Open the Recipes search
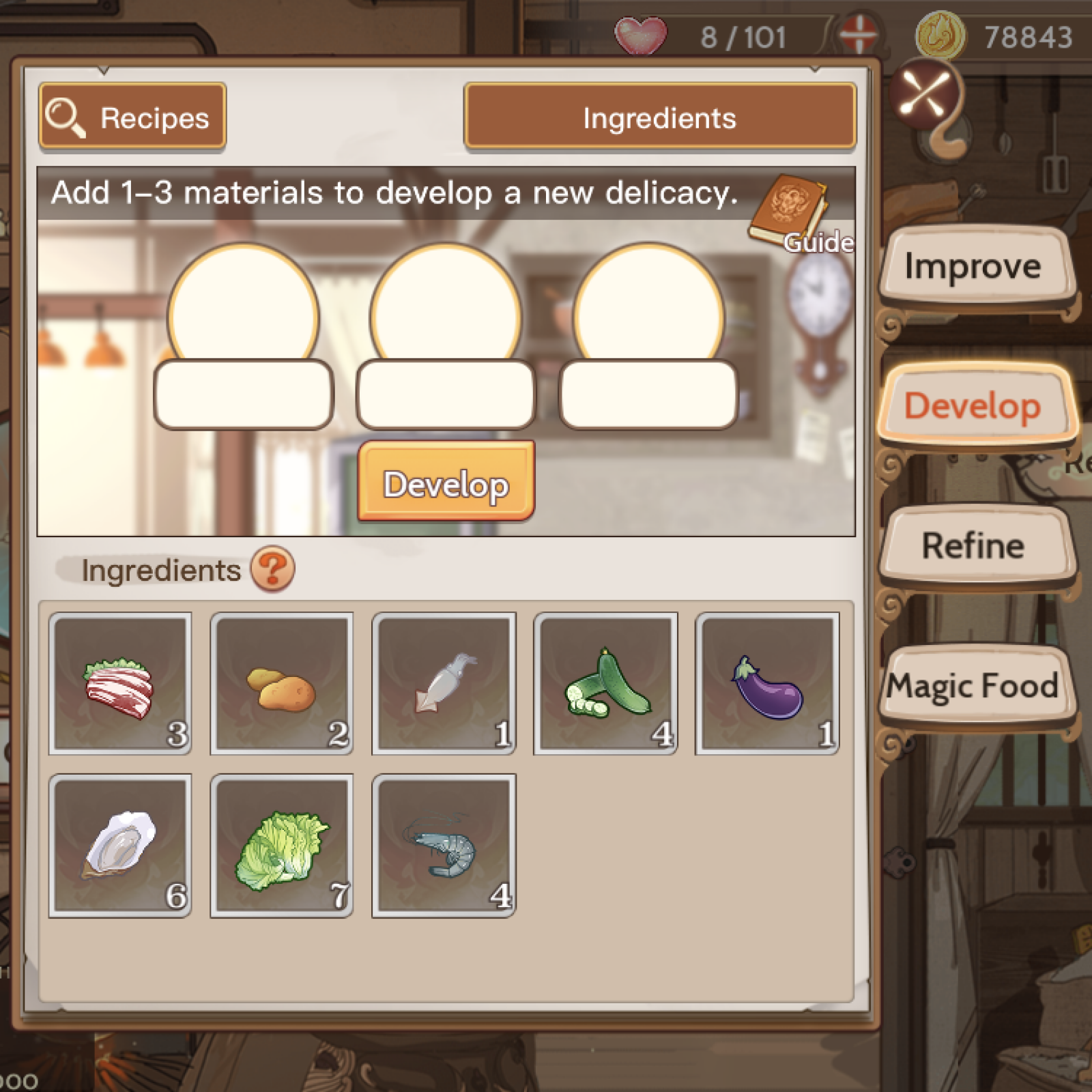This screenshot has height=1092, width=1092. point(132,117)
